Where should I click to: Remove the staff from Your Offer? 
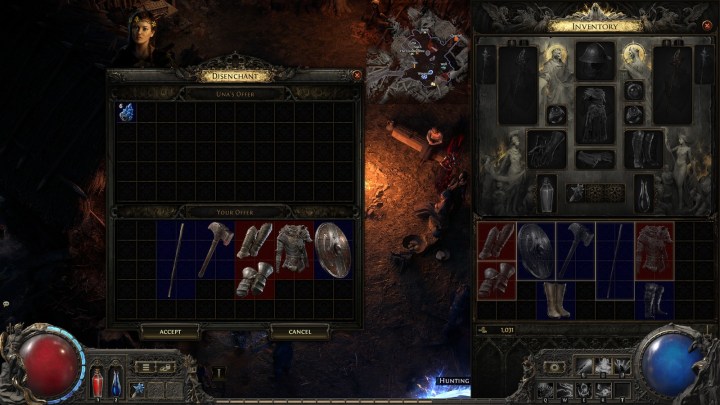tap(176, 259)
